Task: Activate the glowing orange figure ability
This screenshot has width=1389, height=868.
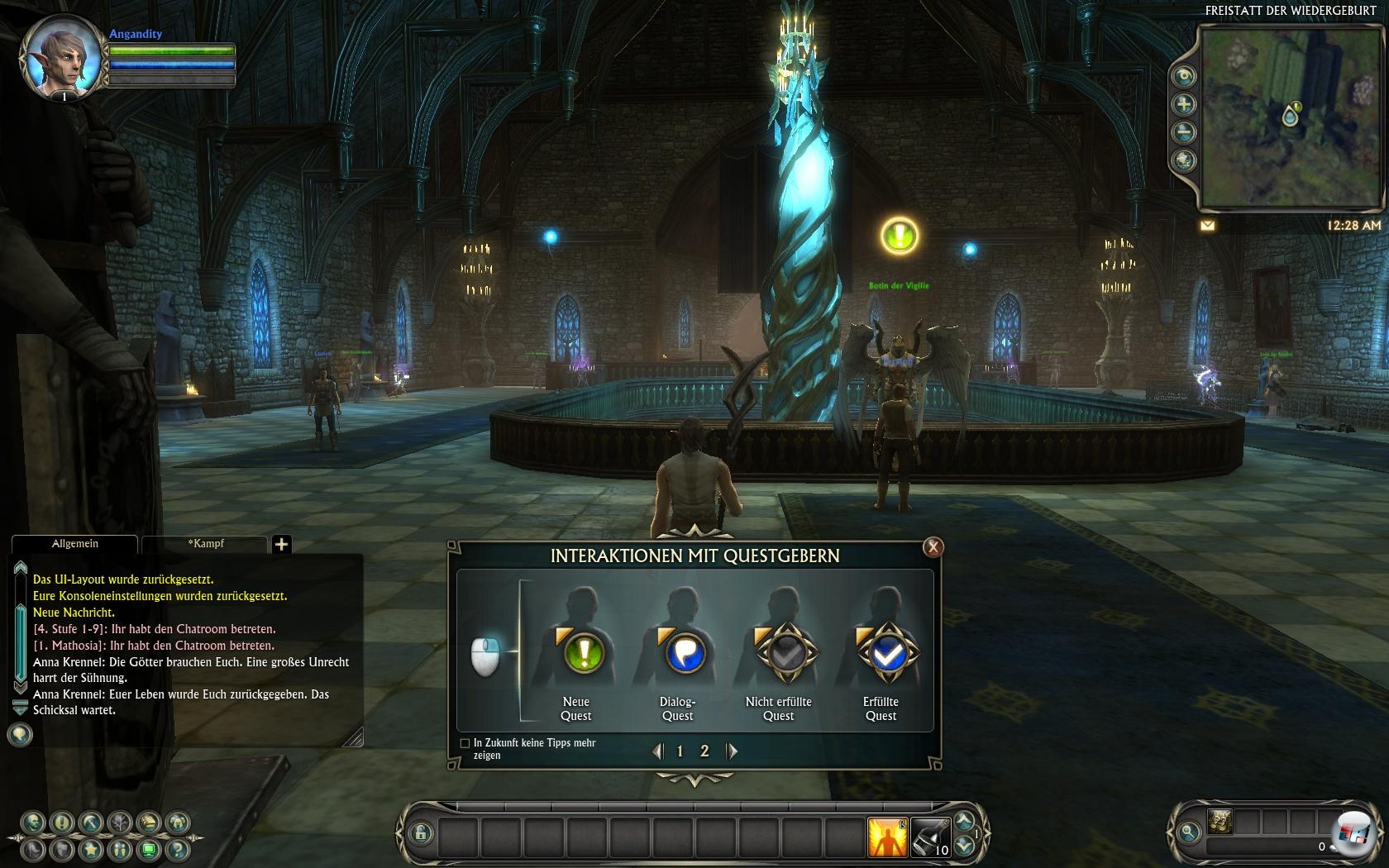Action: [x=887, y=837]
